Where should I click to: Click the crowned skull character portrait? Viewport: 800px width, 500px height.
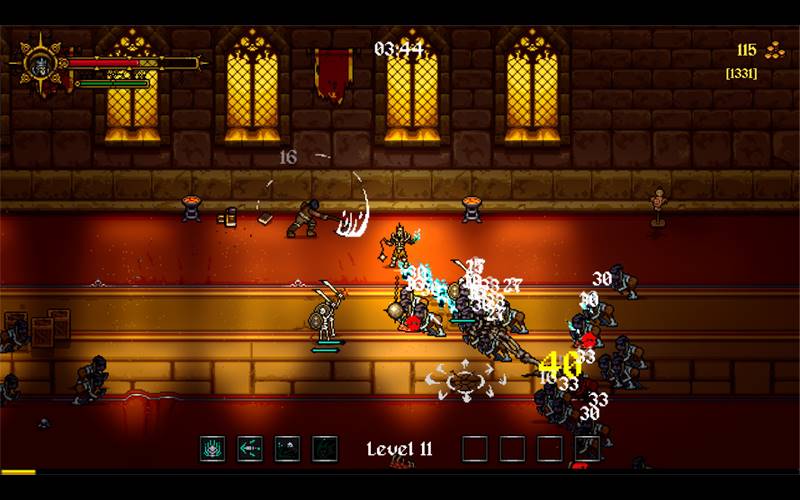click(39, 64)
